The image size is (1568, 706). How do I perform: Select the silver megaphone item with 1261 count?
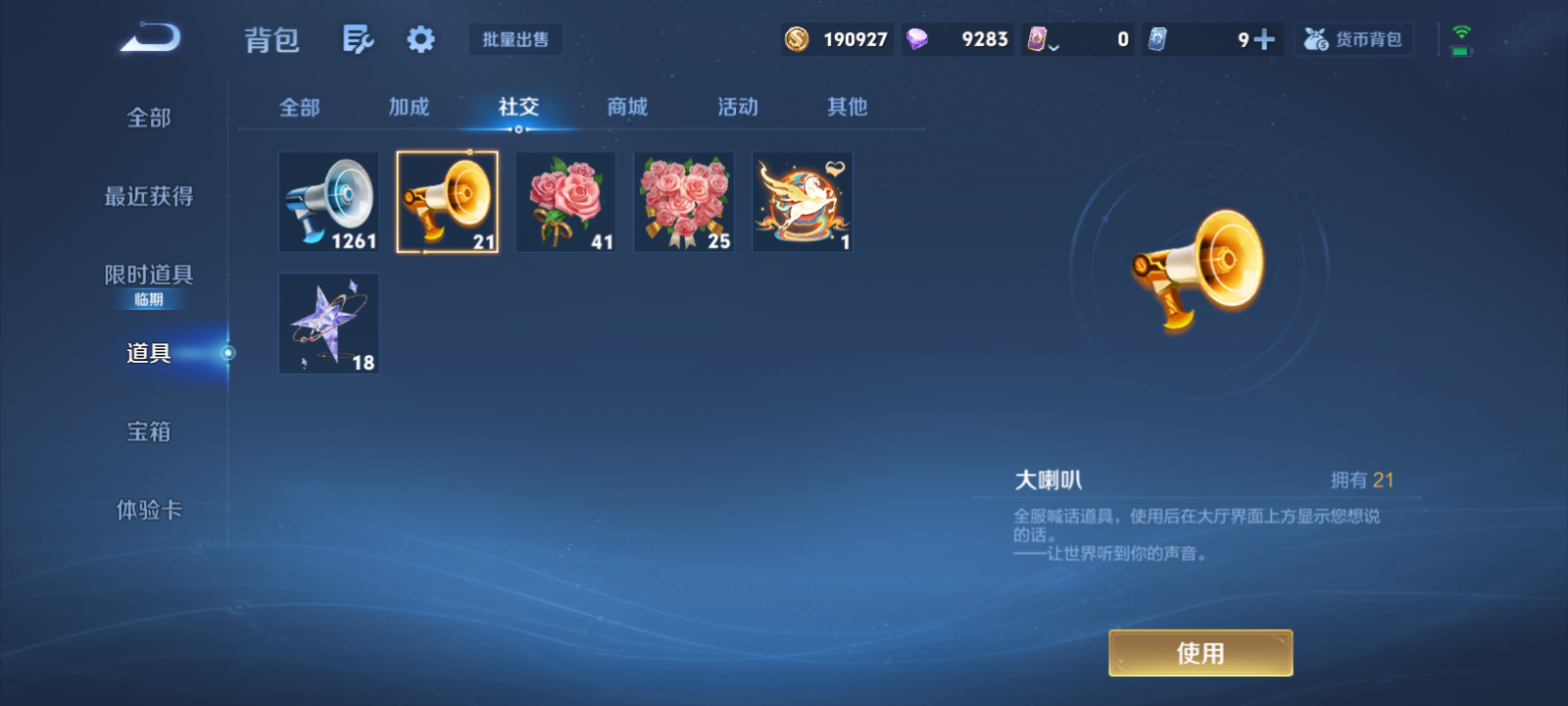click(328, 201)
